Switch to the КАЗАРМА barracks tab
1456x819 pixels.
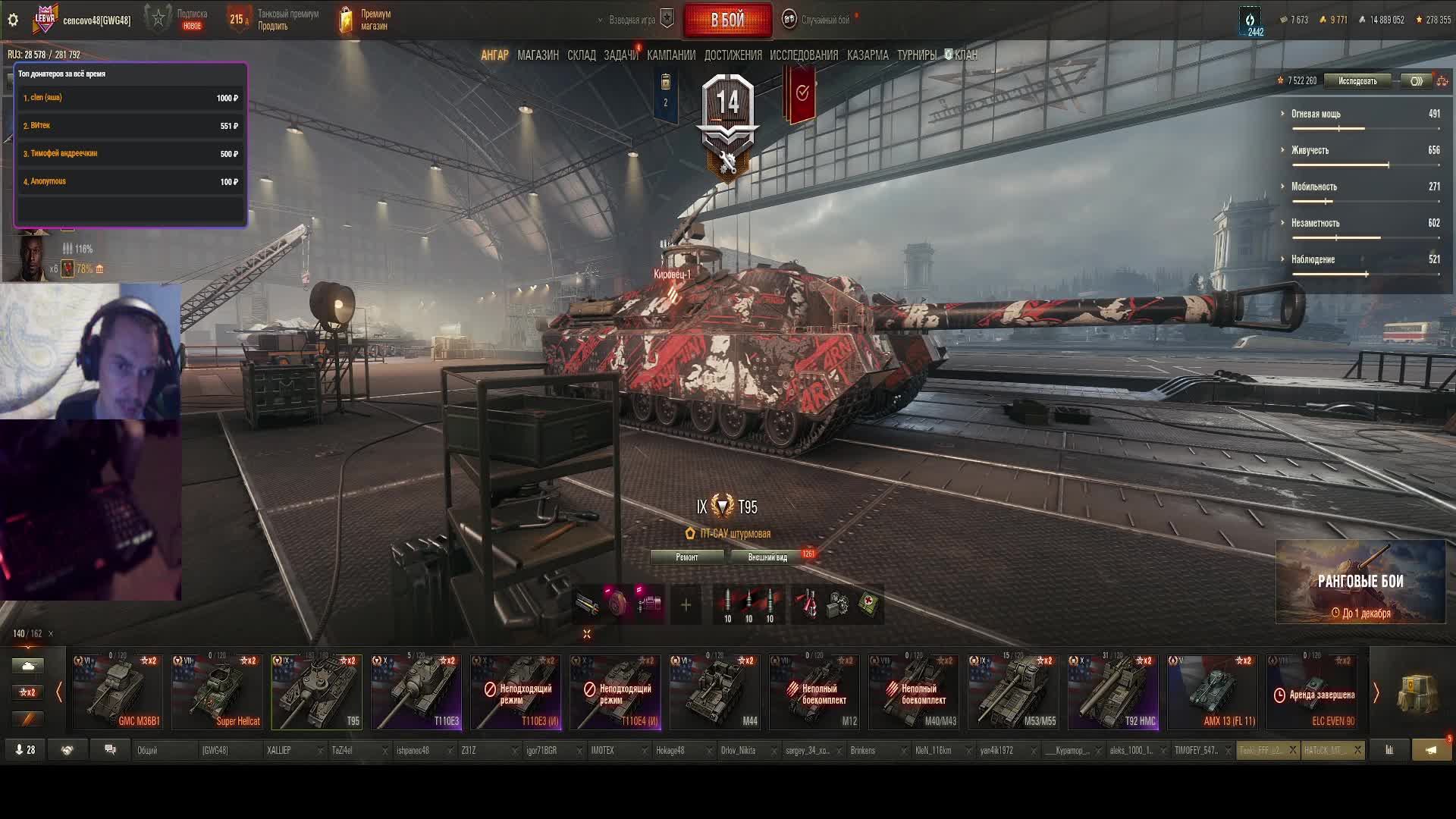(868, 55)
